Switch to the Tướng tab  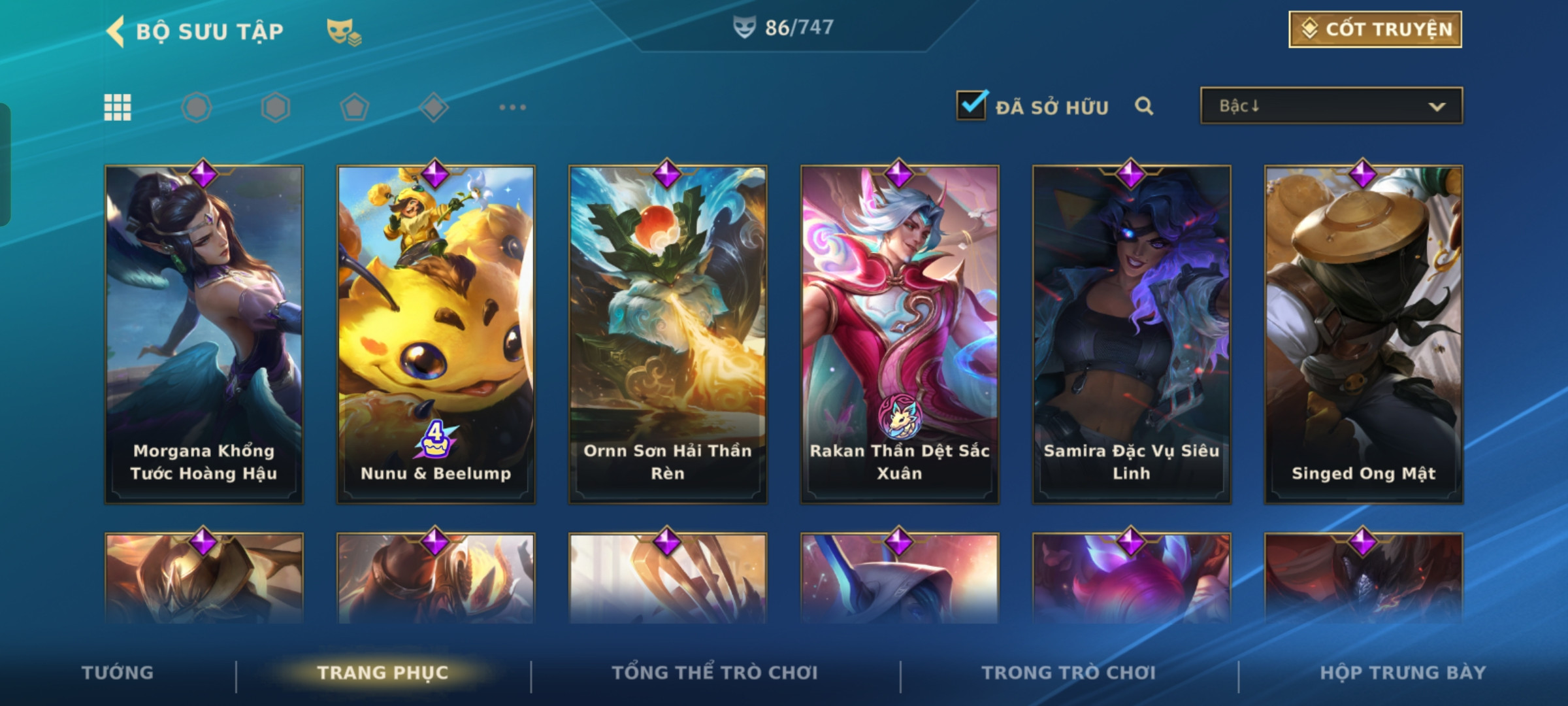118,673
